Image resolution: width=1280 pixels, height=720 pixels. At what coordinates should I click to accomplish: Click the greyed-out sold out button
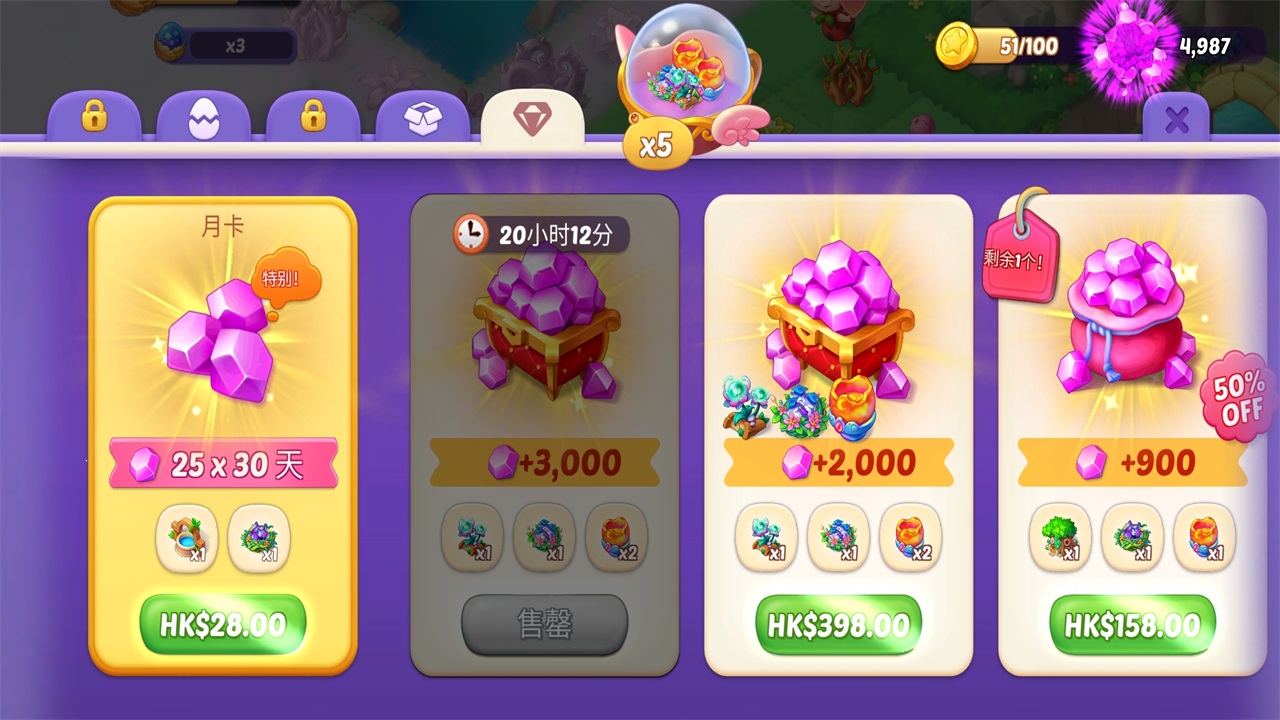point(544,625)
